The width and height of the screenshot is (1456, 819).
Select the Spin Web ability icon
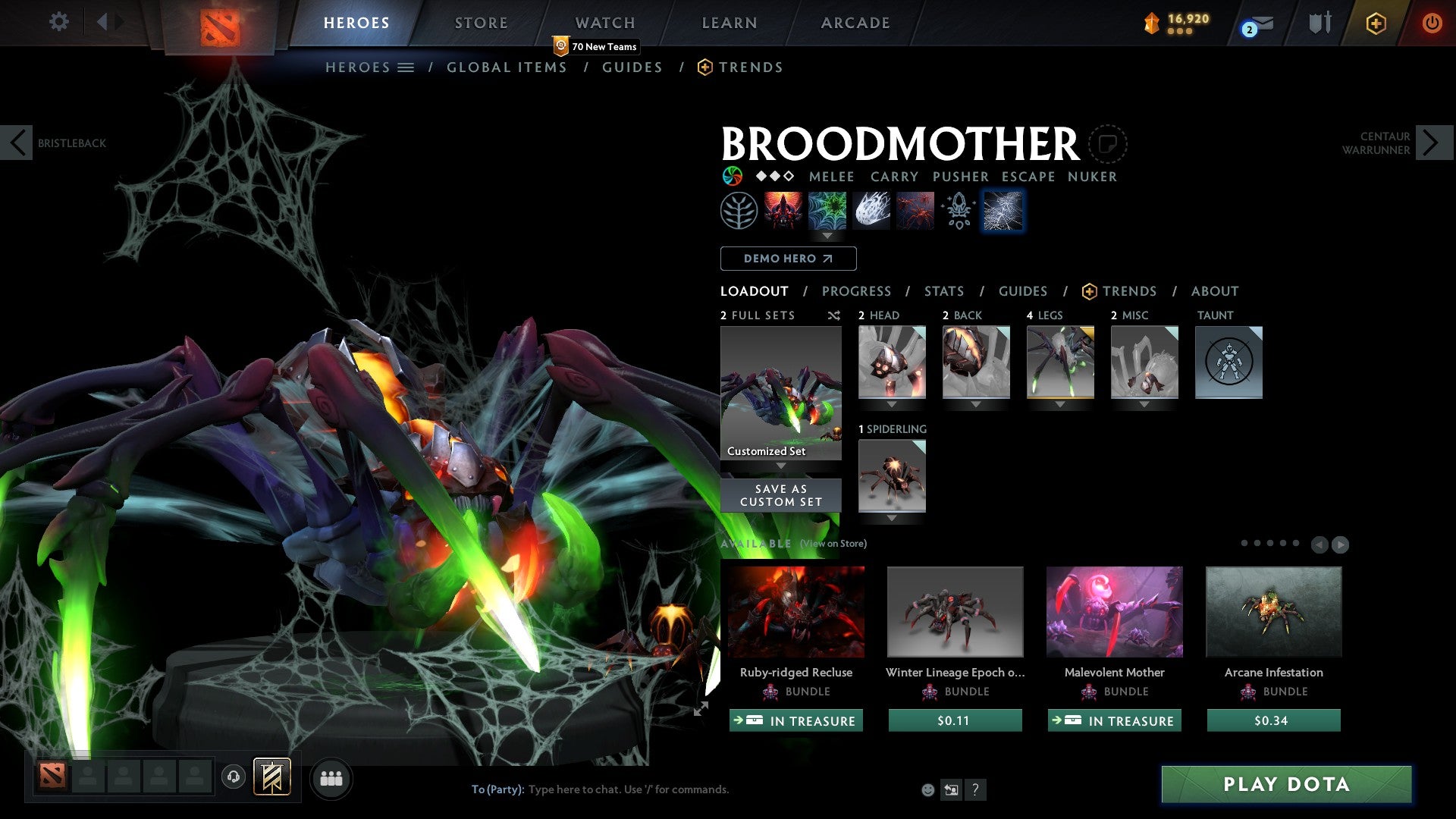[827, 211]
